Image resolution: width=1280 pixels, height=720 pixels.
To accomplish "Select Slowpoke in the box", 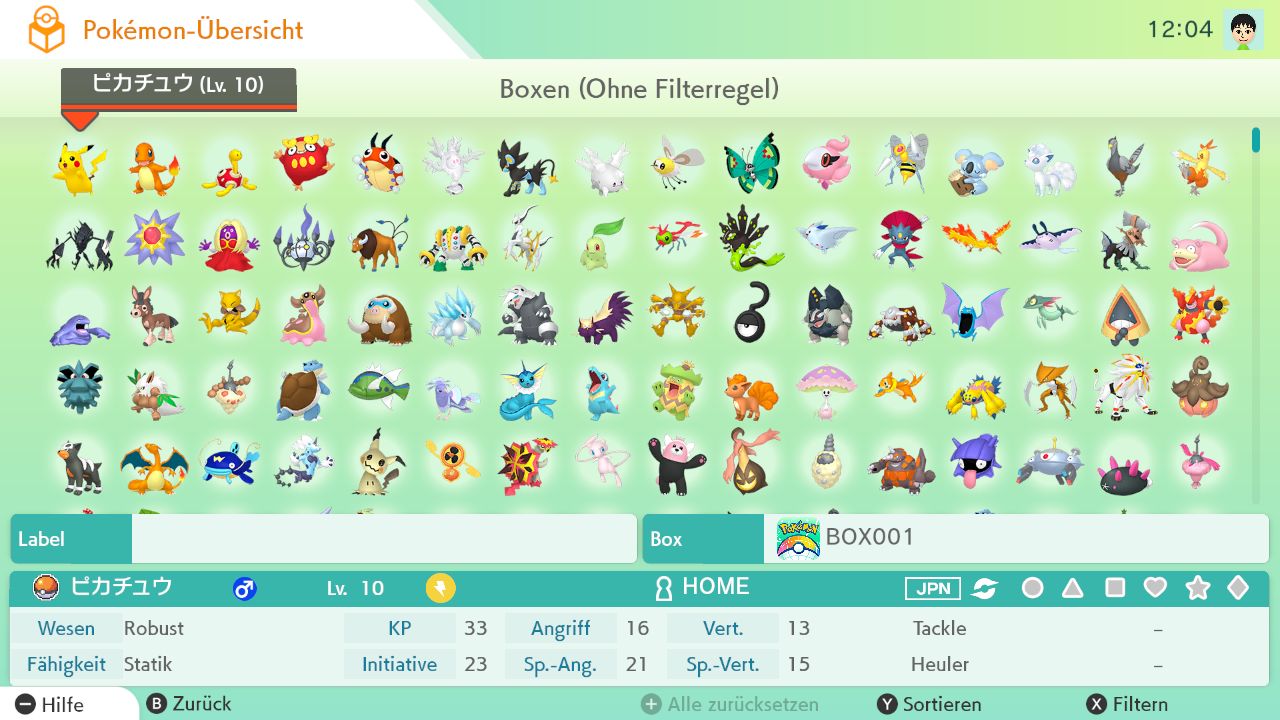I will [x=1199, y=243].
